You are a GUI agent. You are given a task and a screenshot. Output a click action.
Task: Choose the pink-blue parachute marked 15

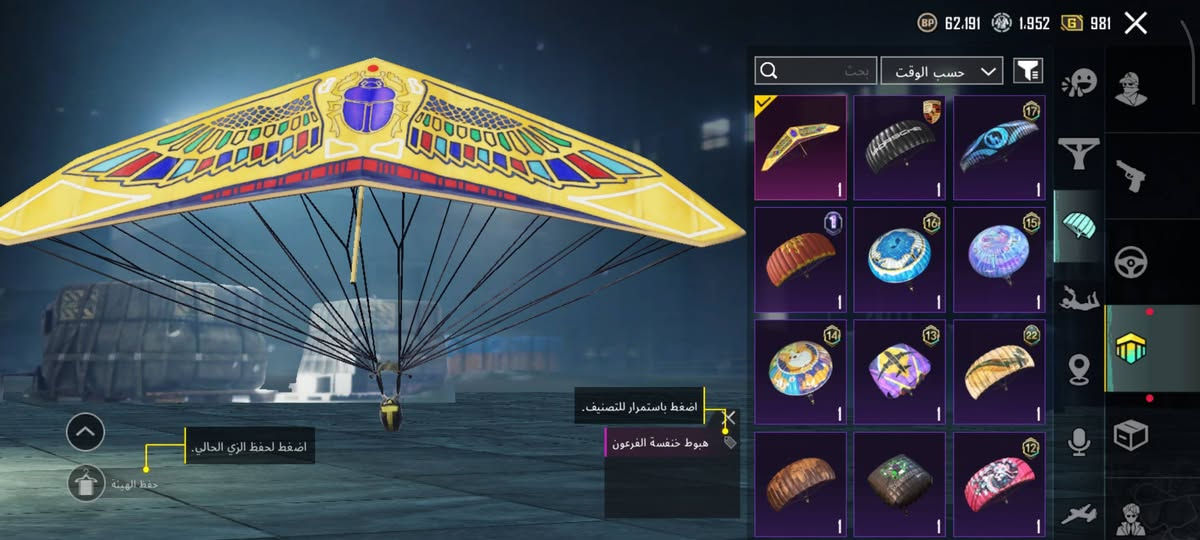pos(998,260)
